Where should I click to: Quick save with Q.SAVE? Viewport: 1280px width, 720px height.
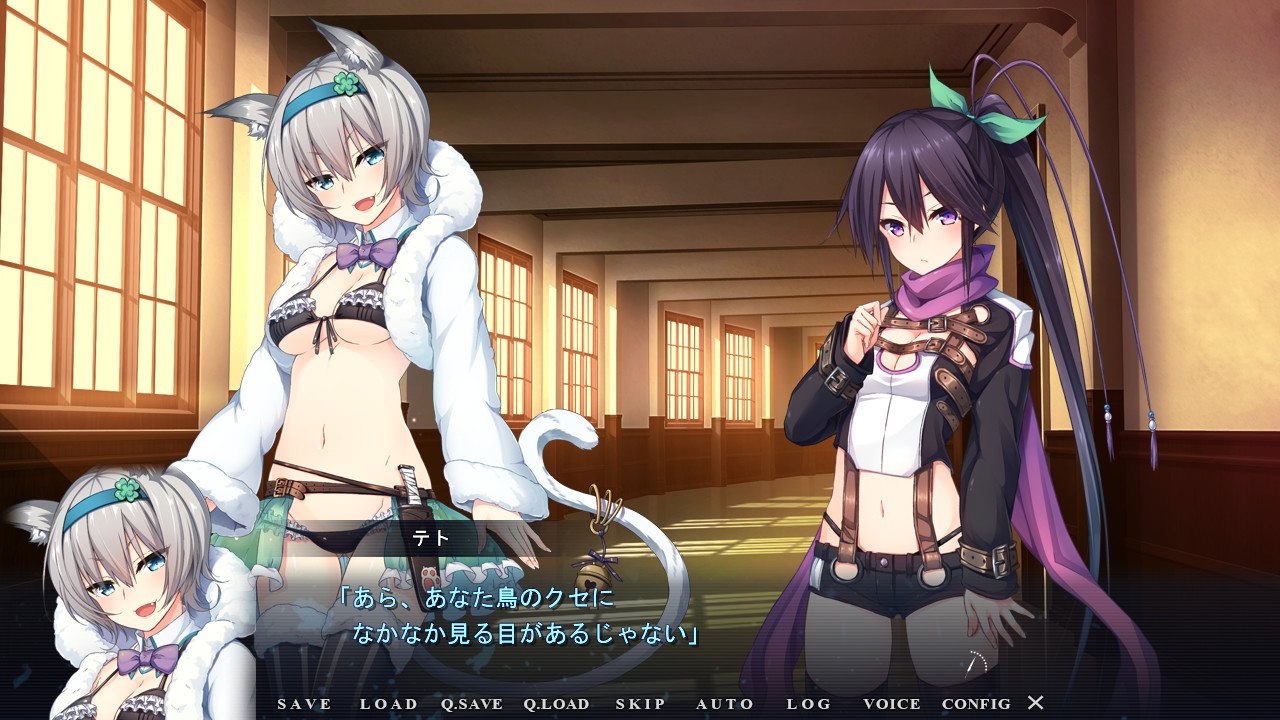pos(472,704)
